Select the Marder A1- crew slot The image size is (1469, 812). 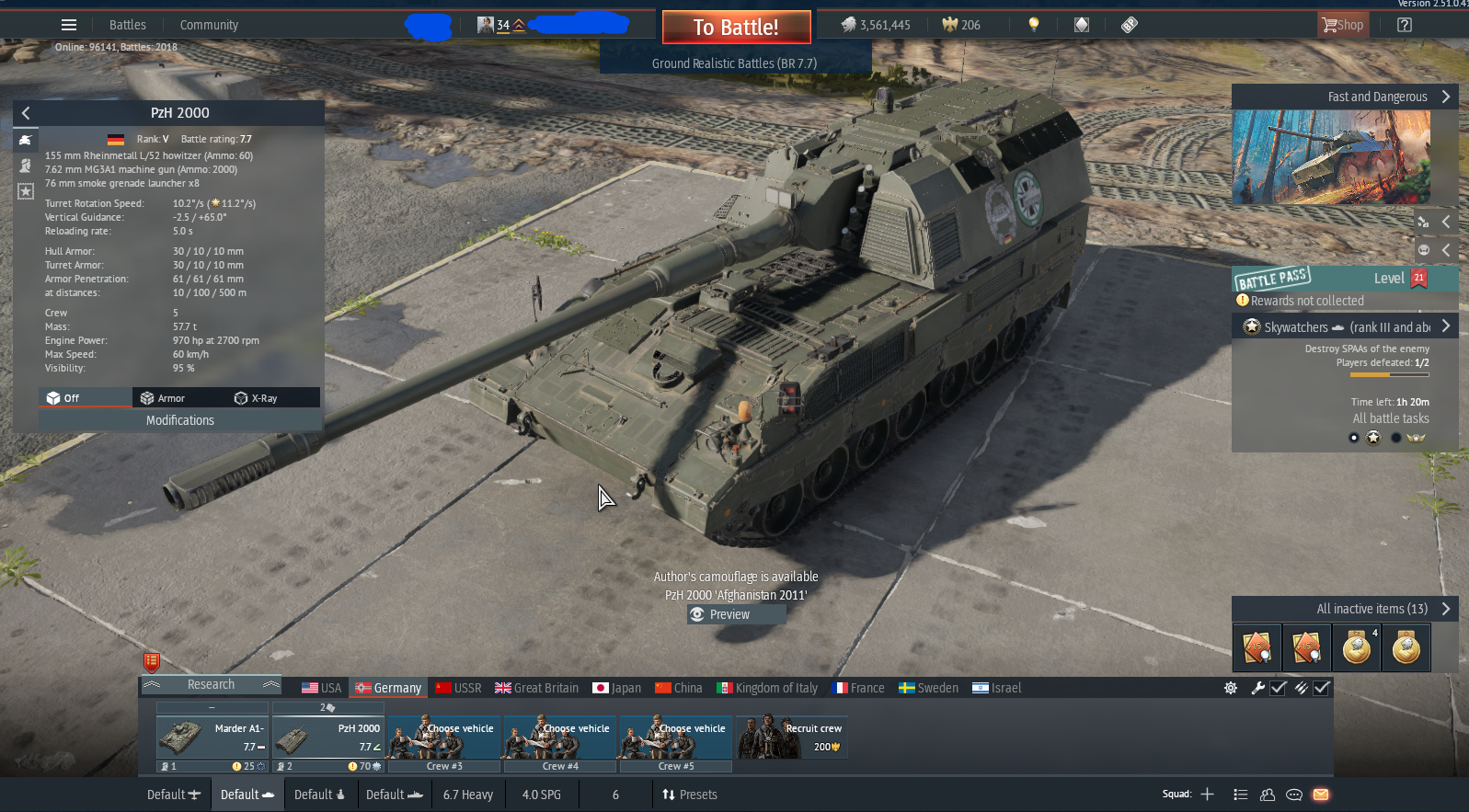[212, 738]
